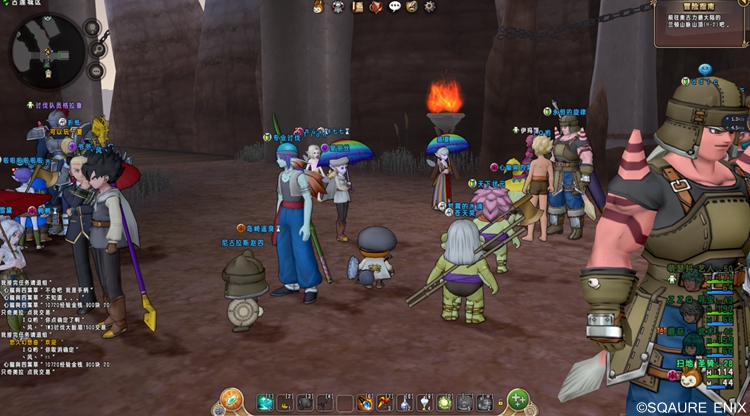Open the grey armor equipment icon
Viewport: 750px width, 416px height.
click(339, 7)
